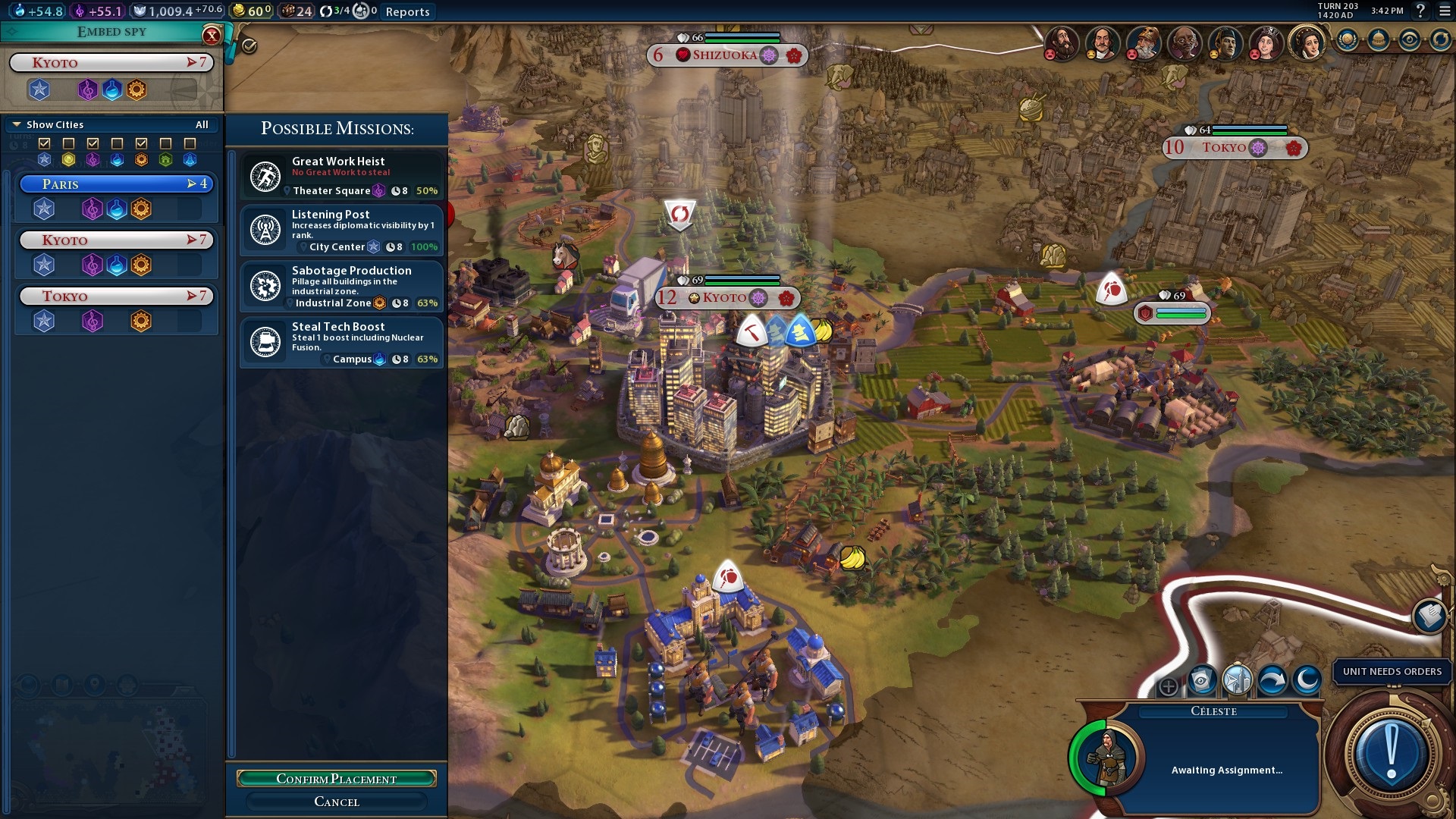
Task: Click the Kyoto city banner
Action: click(x=726, y=298)
